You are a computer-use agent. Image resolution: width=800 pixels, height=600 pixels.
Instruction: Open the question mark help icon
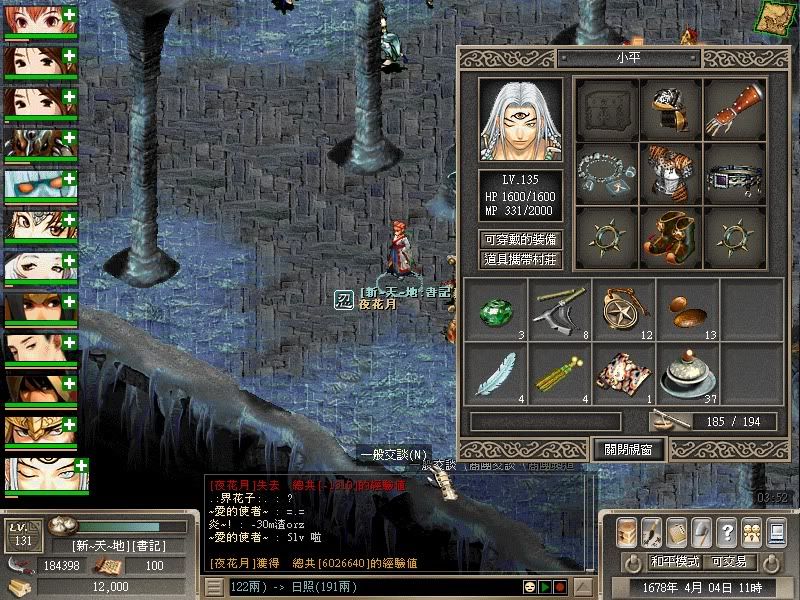(x=727, y=532)
